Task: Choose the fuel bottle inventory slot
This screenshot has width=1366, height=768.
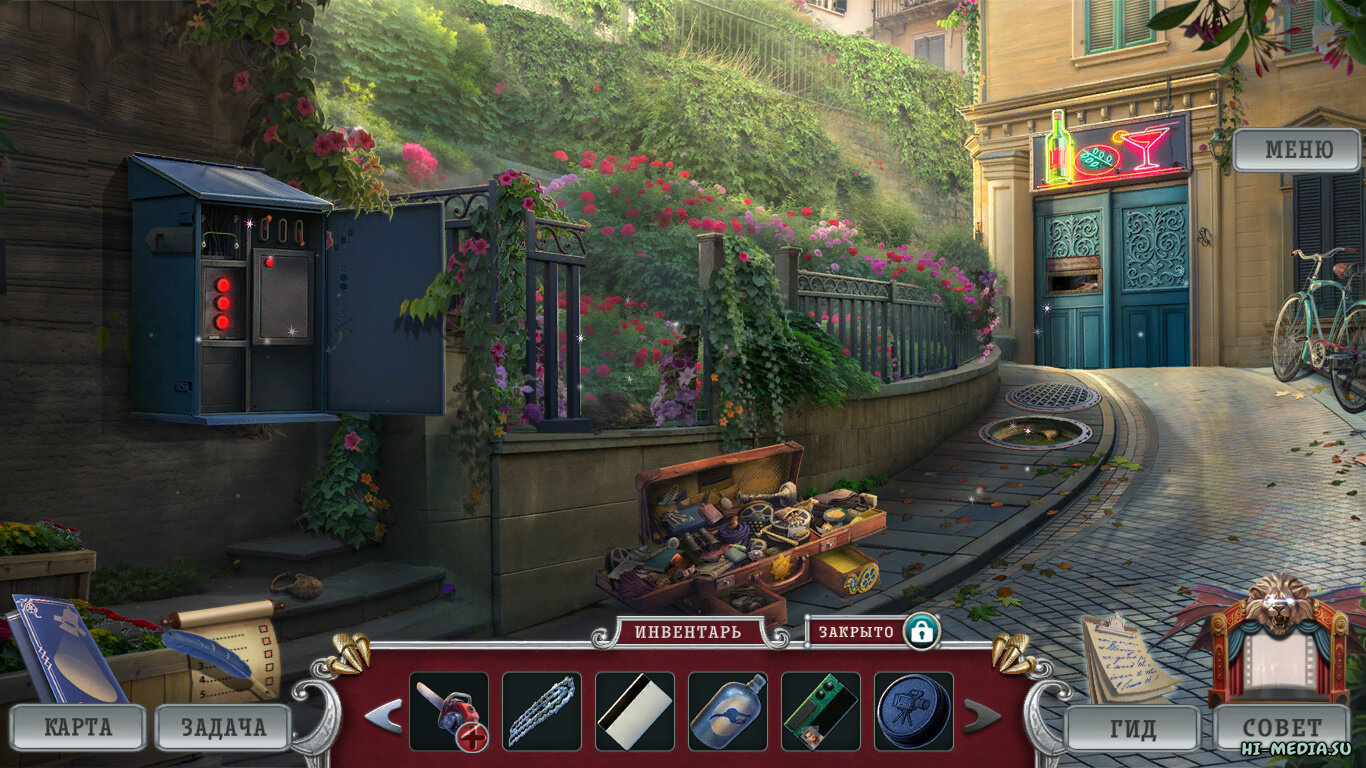Action: point(727,711)
